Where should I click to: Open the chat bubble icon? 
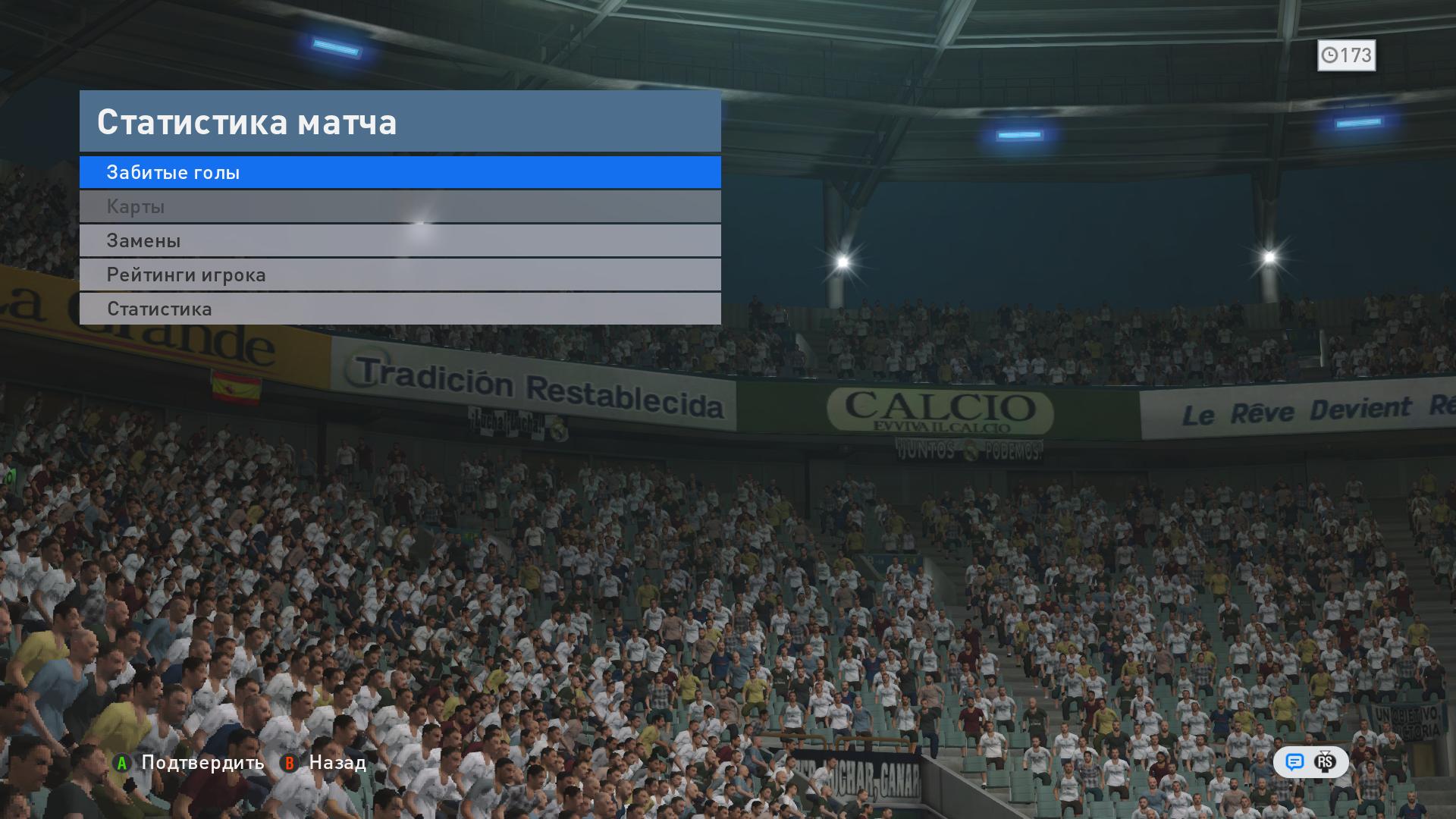point(1294,762)
